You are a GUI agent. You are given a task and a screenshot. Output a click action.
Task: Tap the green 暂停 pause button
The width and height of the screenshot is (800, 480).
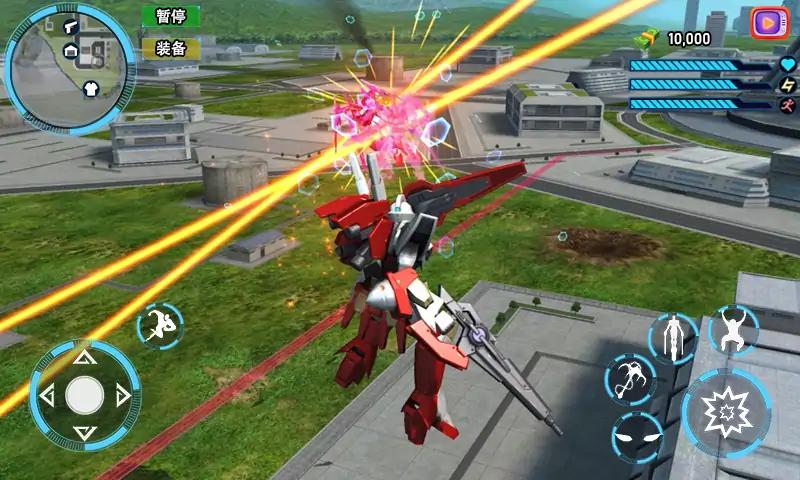(170, 16)
